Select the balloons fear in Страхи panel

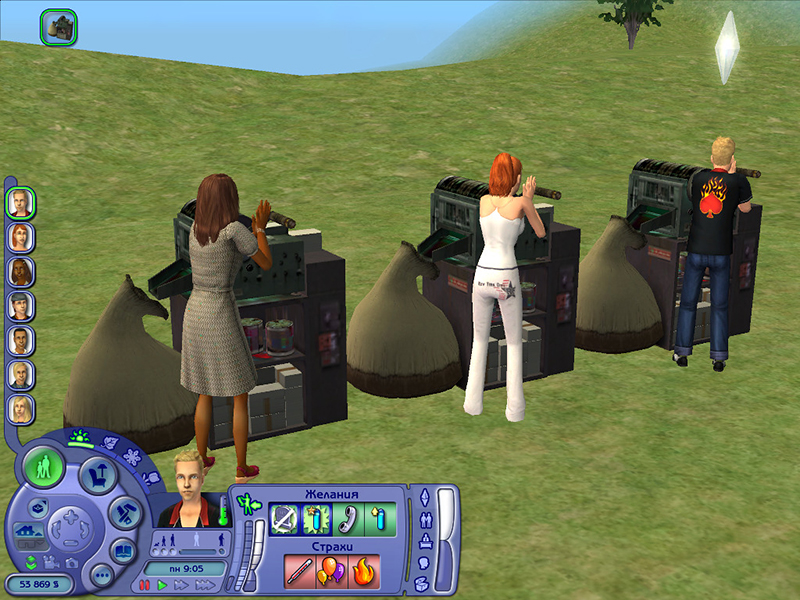(330, 570)
